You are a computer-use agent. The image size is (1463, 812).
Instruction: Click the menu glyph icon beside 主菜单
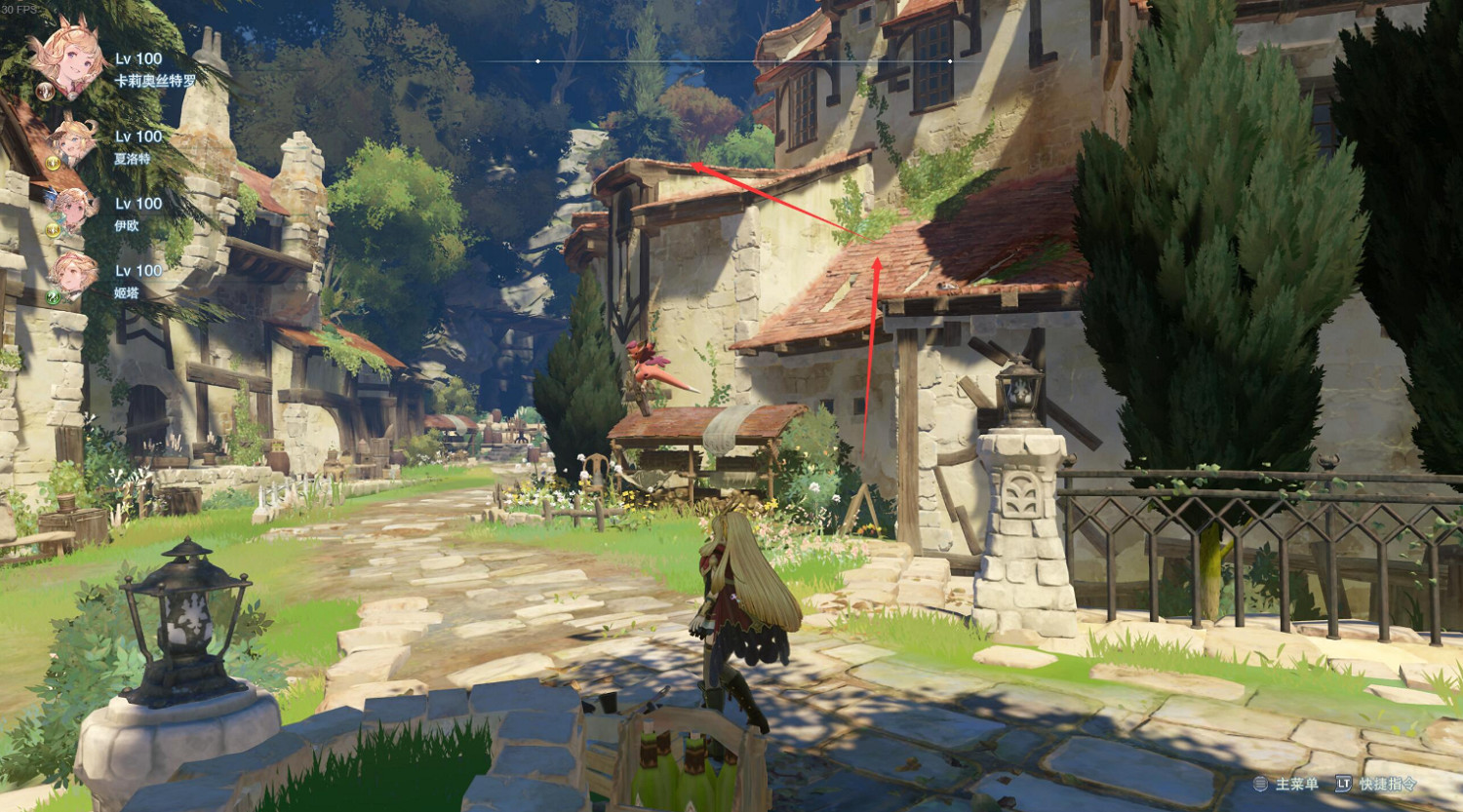click(x=1260, y=784)
